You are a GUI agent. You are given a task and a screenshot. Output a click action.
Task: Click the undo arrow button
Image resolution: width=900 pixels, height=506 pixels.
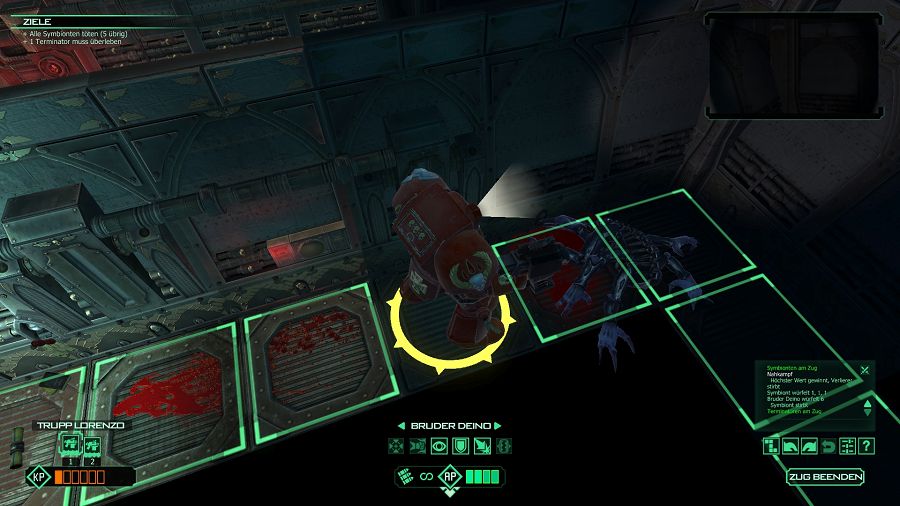coord(829,446)
